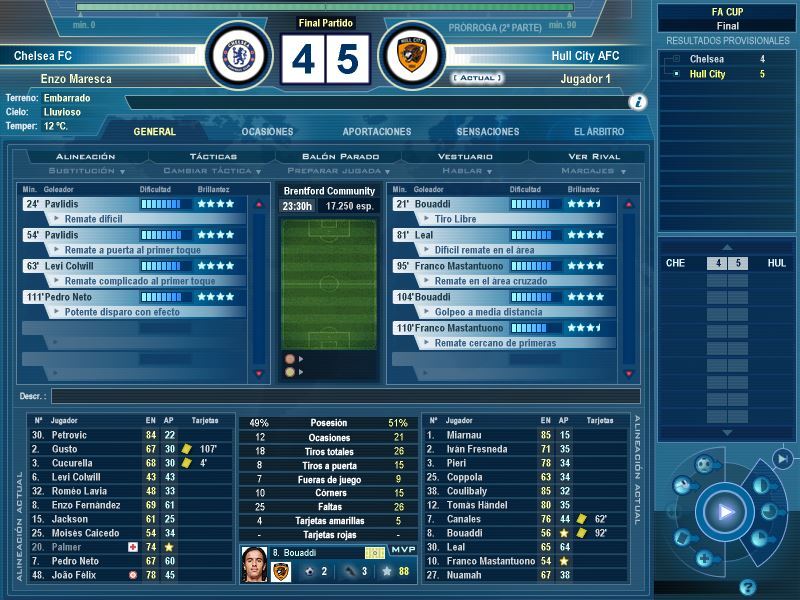Open the Vestuario menu
The width and height of the screenshot is (800, 600).
[x=466, y=157]
